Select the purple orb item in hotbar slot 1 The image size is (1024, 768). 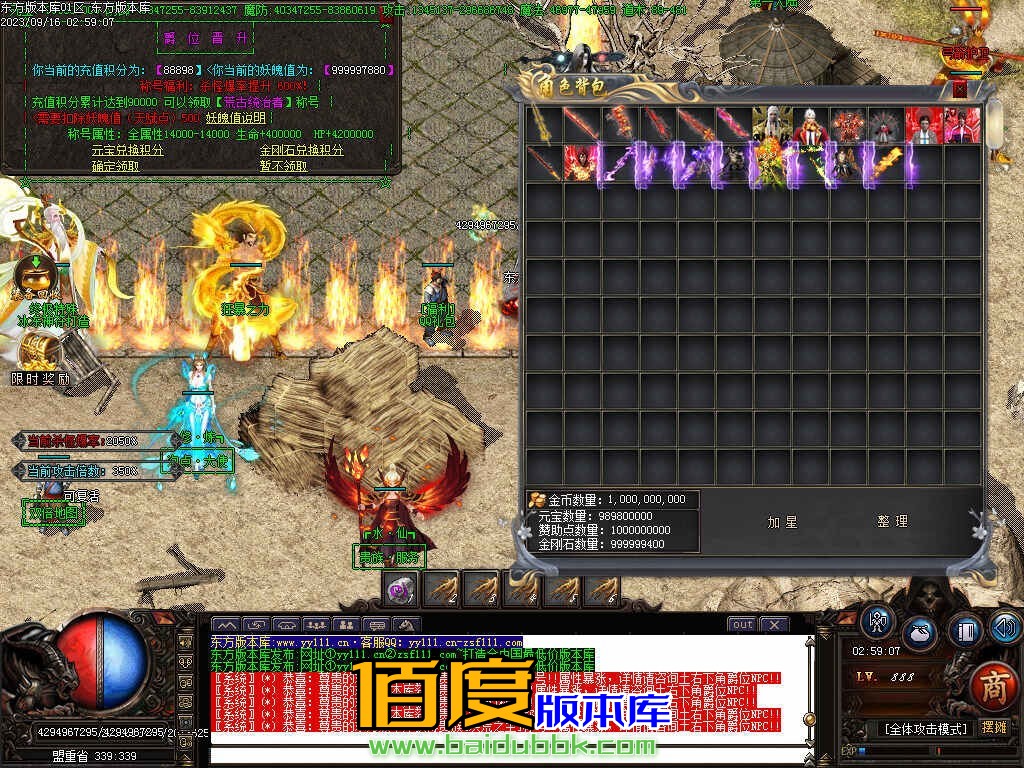402,591
